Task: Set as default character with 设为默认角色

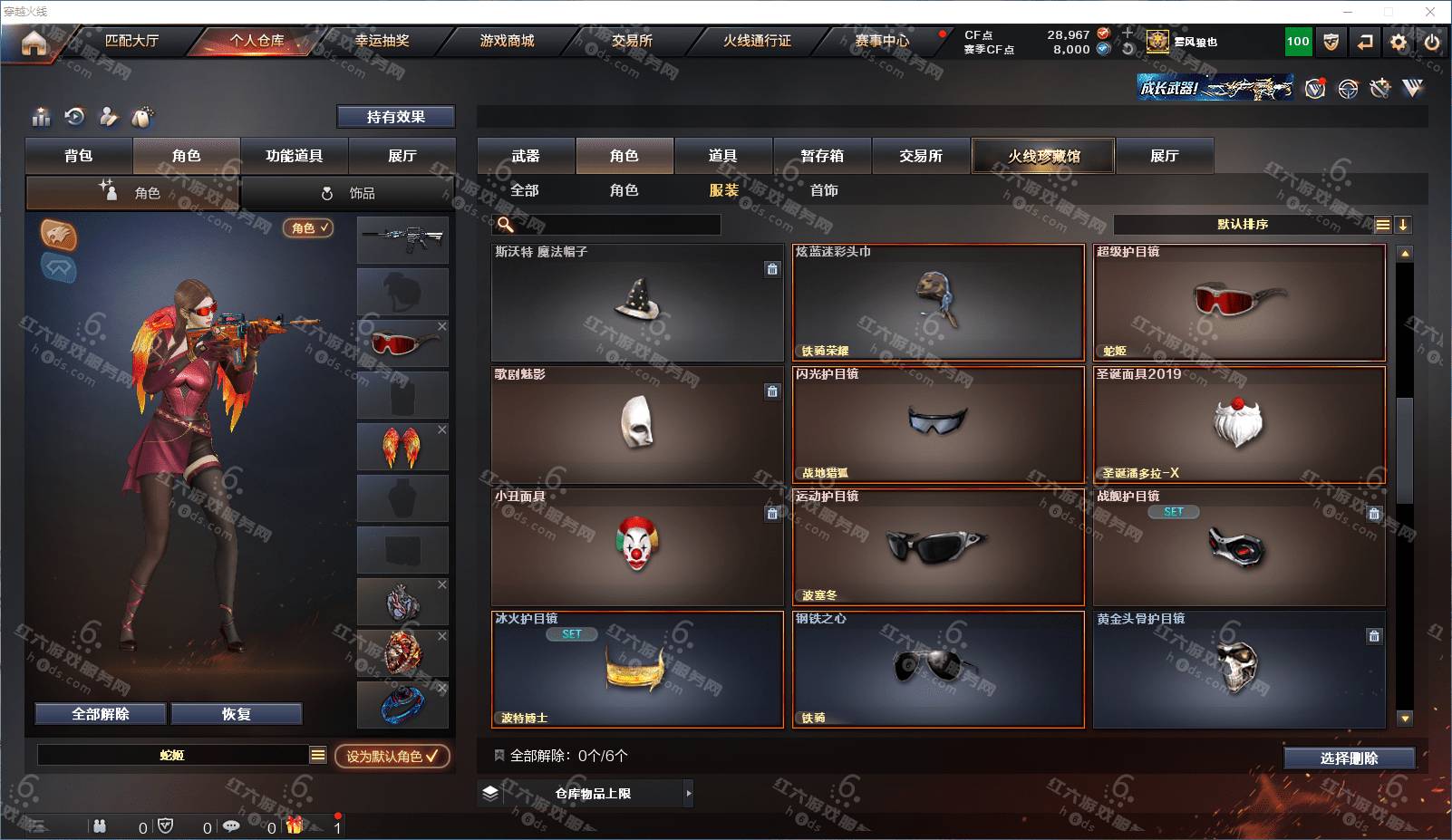Action: [x=392, y=756]
